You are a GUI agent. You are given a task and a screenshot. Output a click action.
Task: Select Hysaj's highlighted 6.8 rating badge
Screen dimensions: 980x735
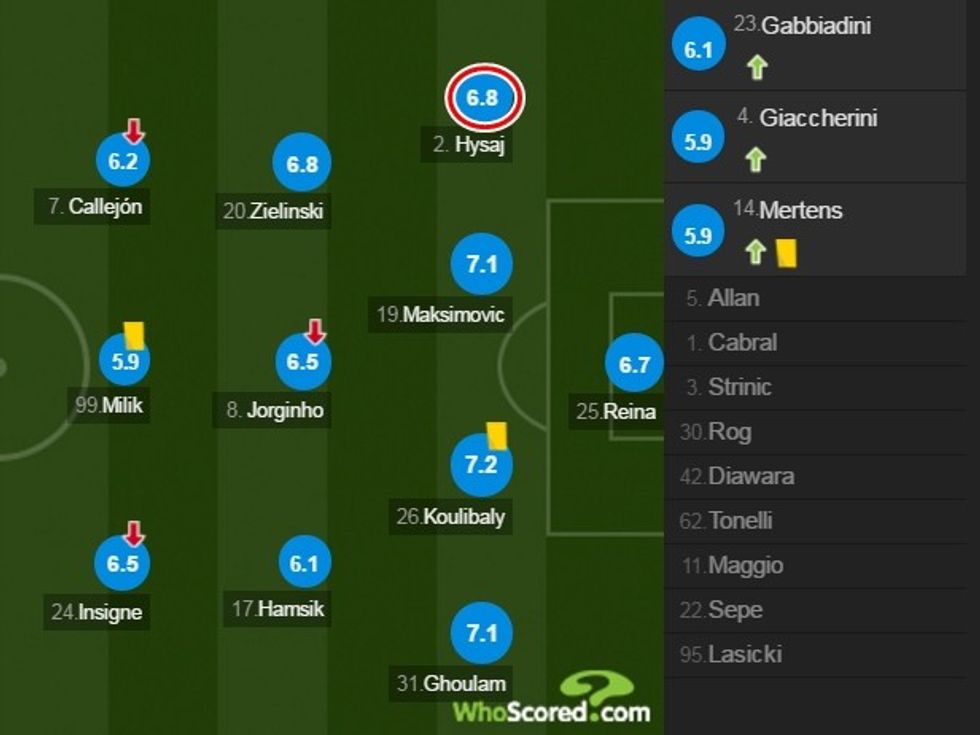click(x=482, y=98)
